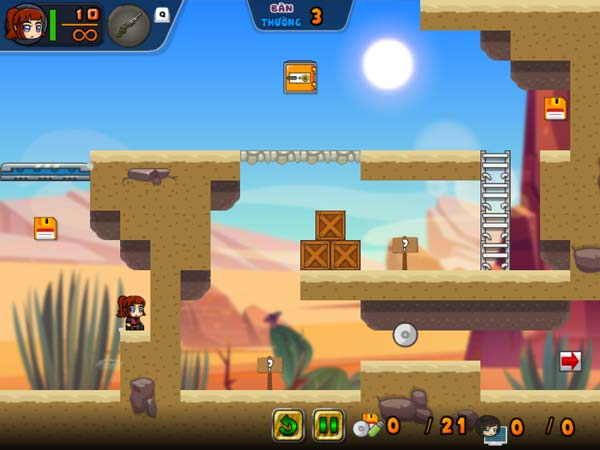Pause the game with the pause button
600x450 pixels.
tap(328, 425)
